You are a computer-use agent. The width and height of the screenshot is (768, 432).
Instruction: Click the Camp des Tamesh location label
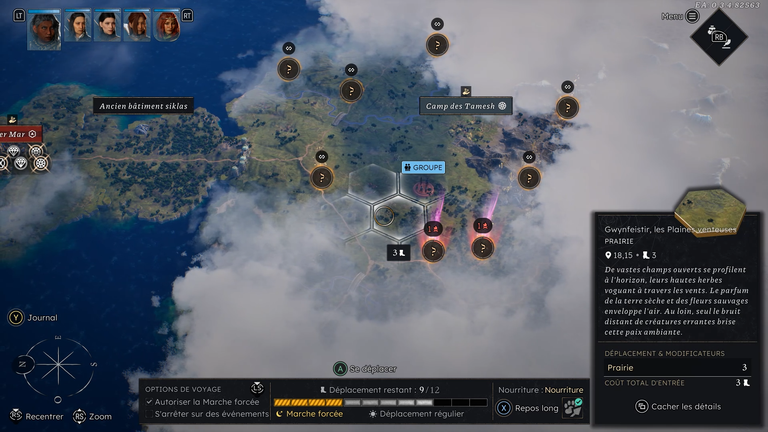click(465, 105)
